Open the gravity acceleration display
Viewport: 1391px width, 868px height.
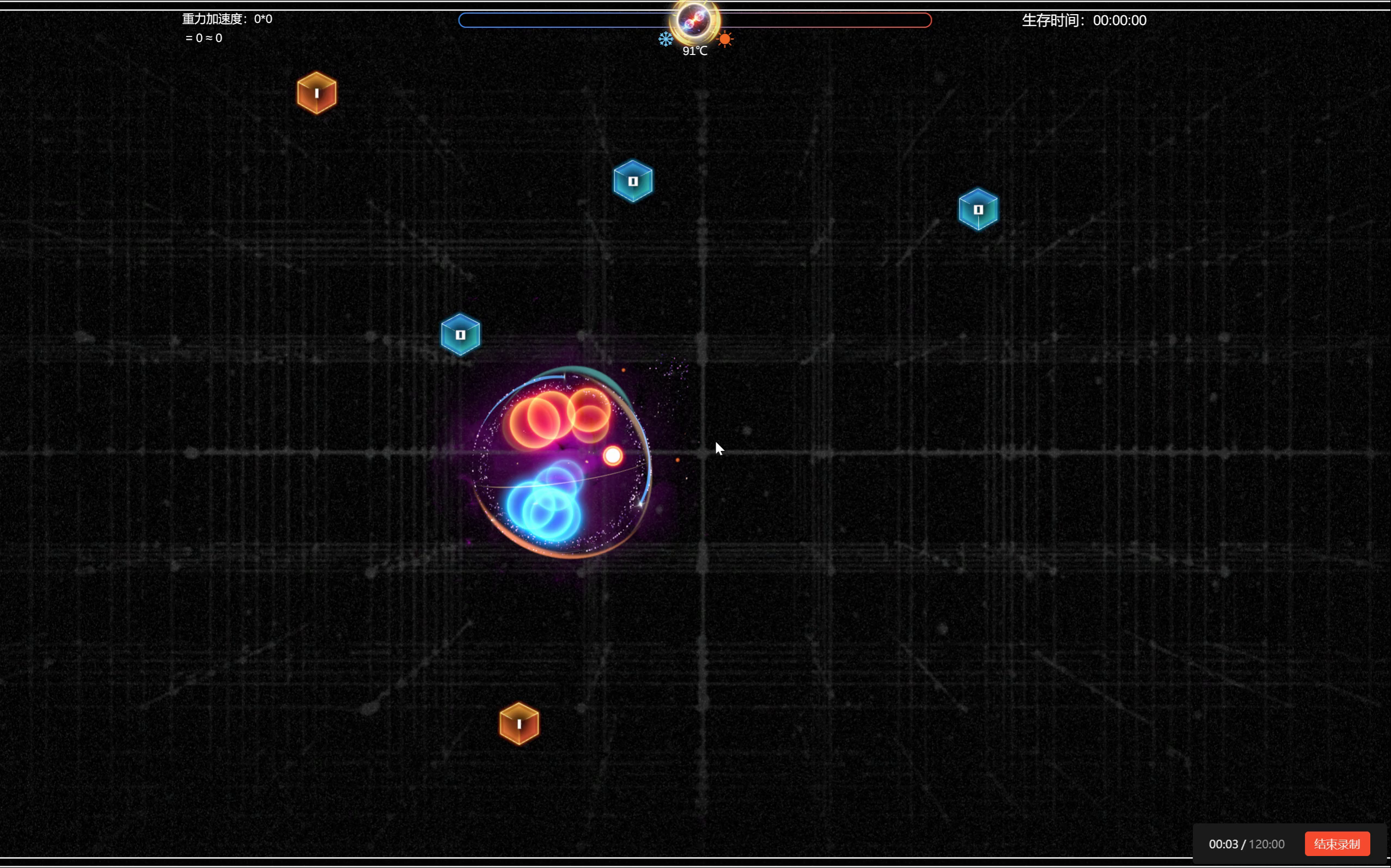pos(225,19)
